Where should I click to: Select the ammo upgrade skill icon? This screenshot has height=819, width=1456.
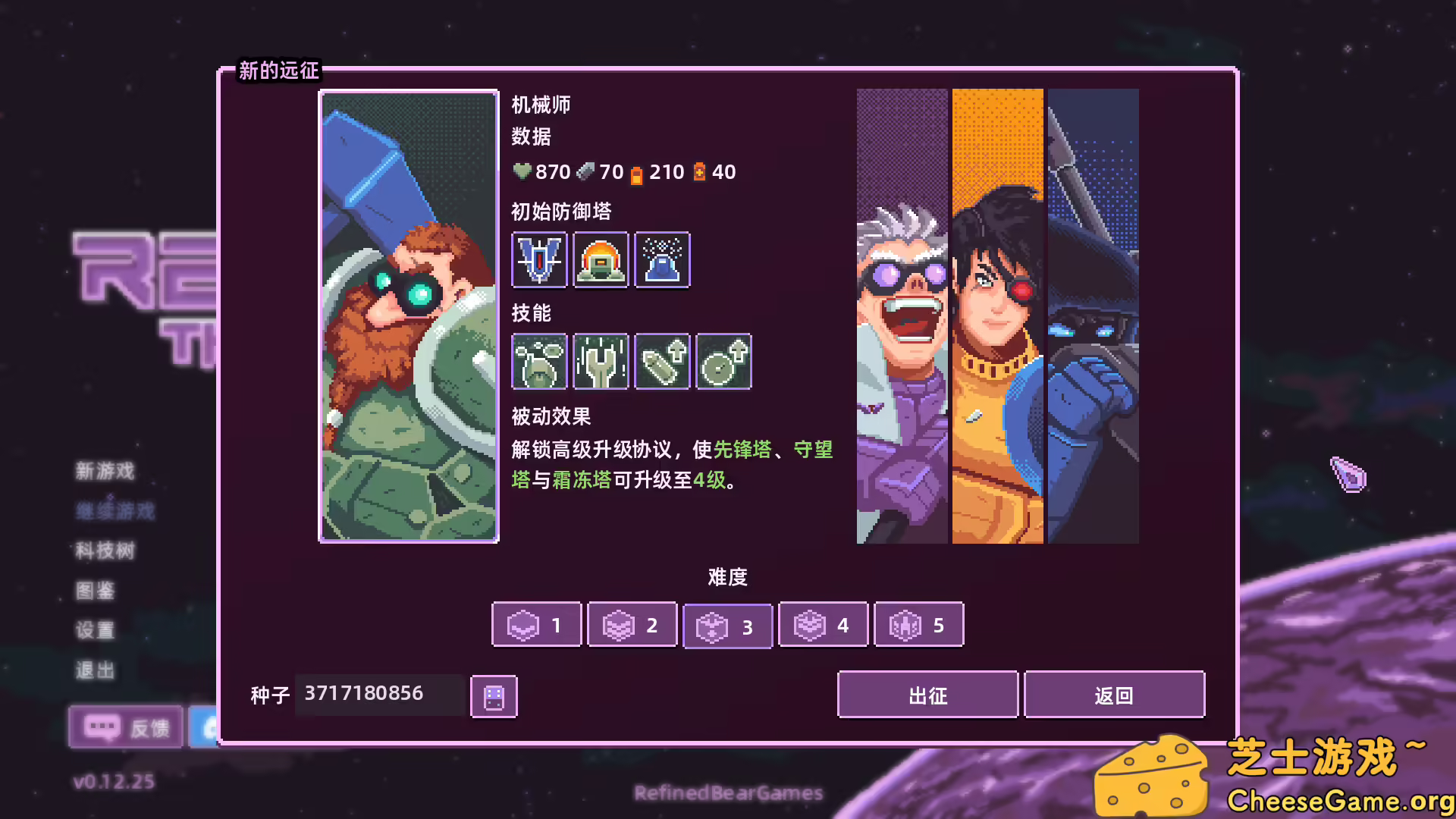click(661, 362)
